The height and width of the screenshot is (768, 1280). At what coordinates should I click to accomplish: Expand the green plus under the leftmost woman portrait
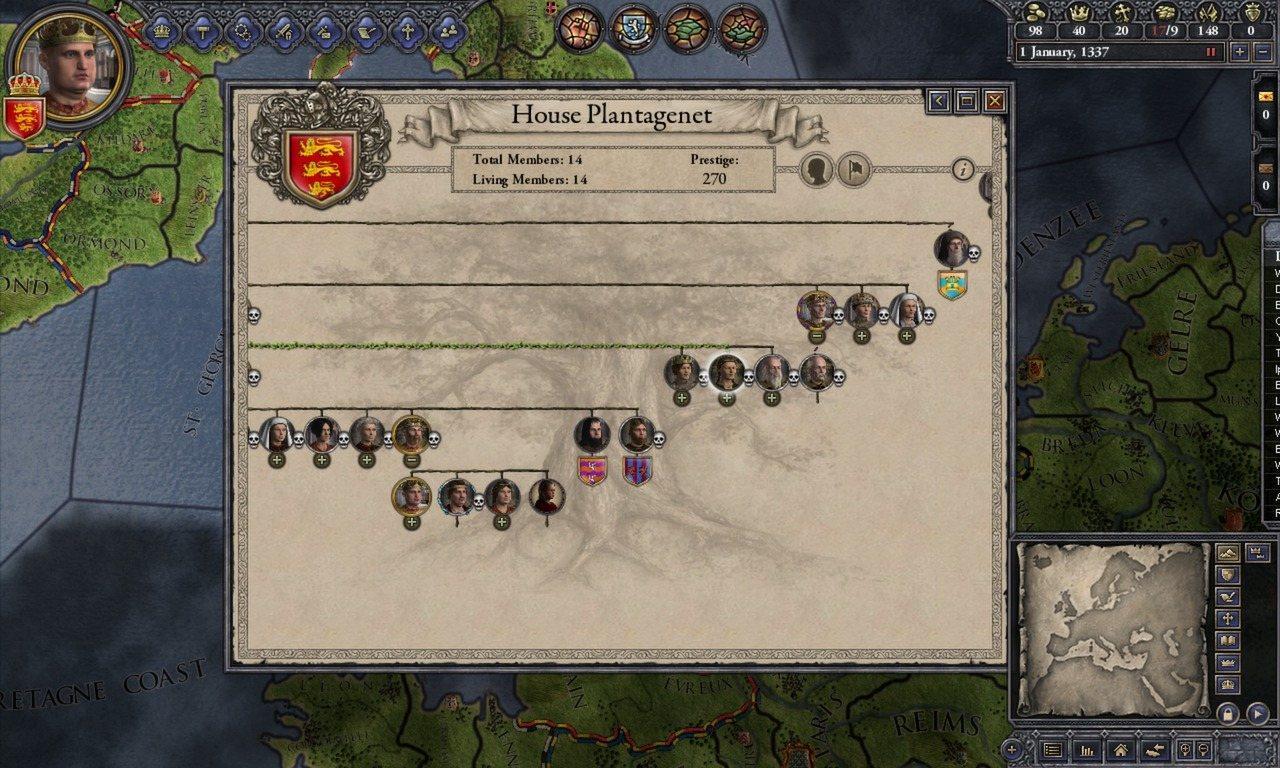275,462
